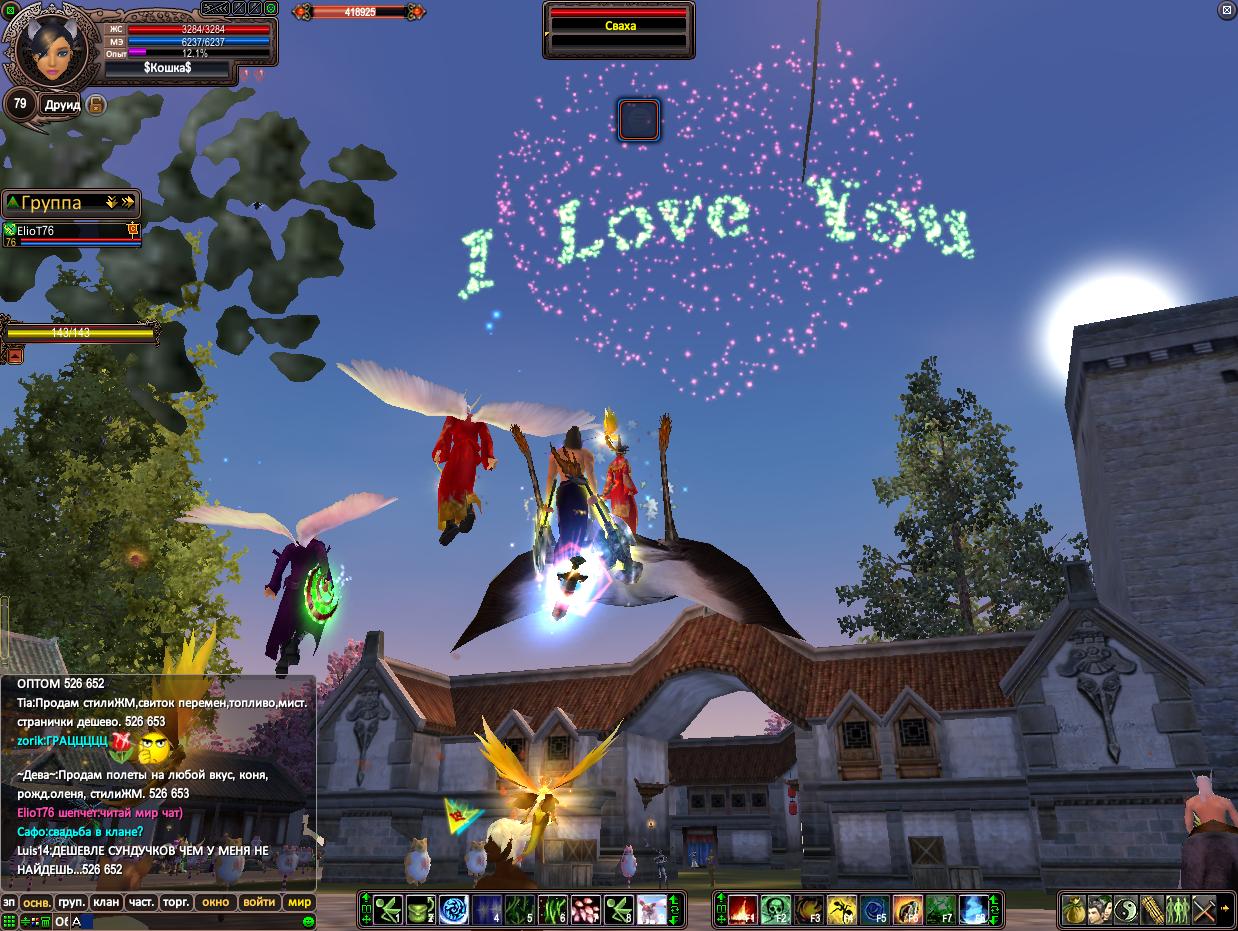1238x931 pixels.
Task: Cast the yellow ant skill F4
Action: 841,910
